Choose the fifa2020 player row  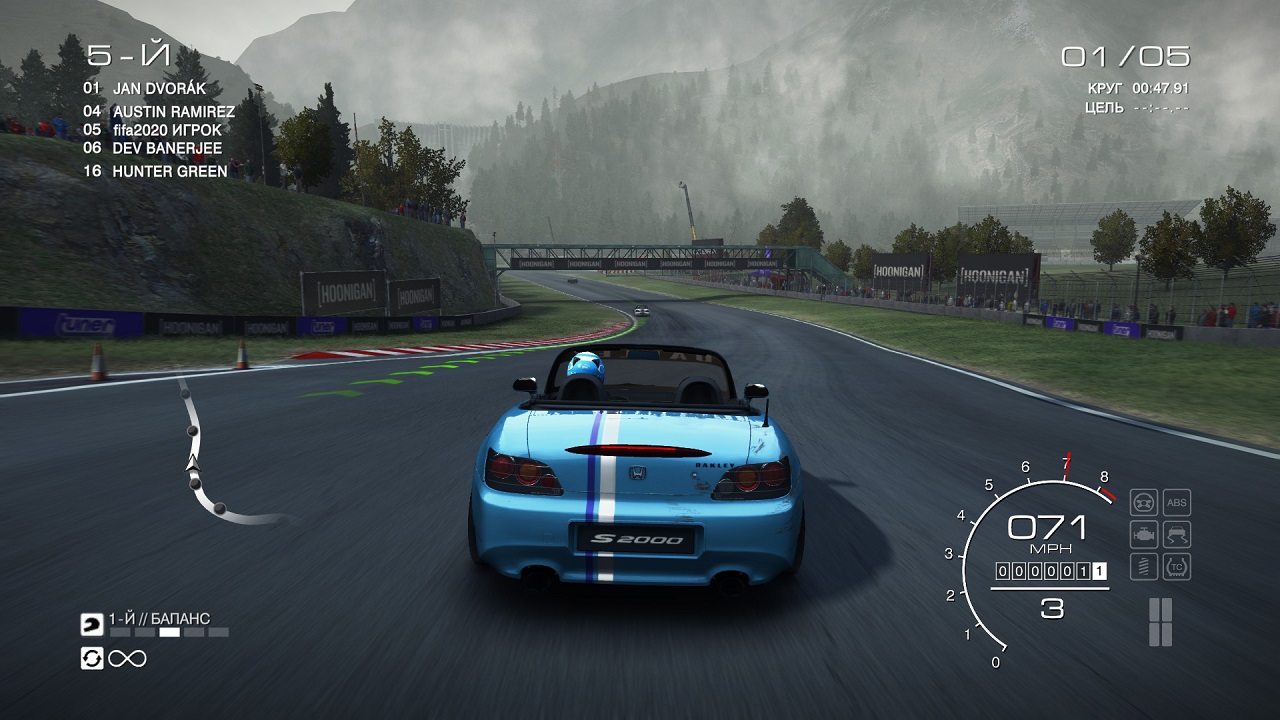[x=167, y=130]
